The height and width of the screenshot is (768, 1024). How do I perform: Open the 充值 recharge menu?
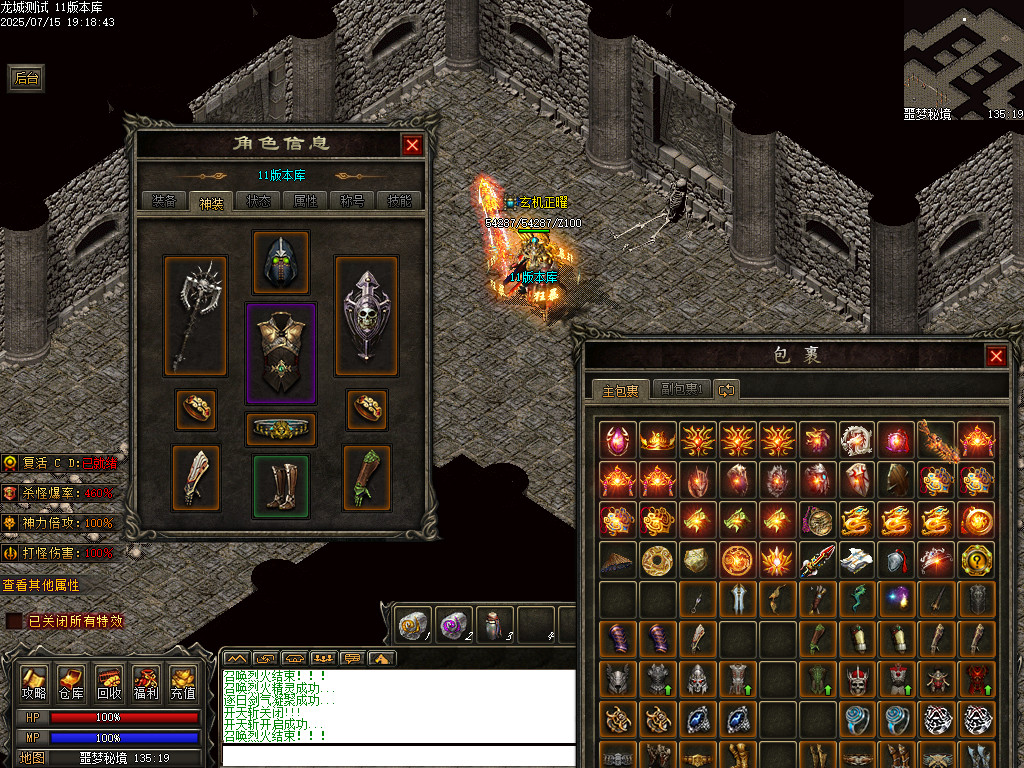(183, 683)
